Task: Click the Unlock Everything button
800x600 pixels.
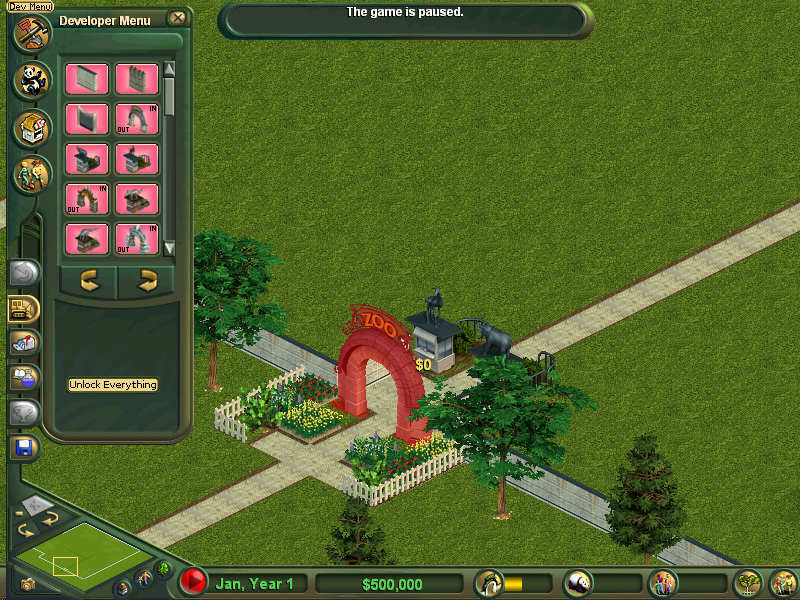Action: [x=113, y=385]
